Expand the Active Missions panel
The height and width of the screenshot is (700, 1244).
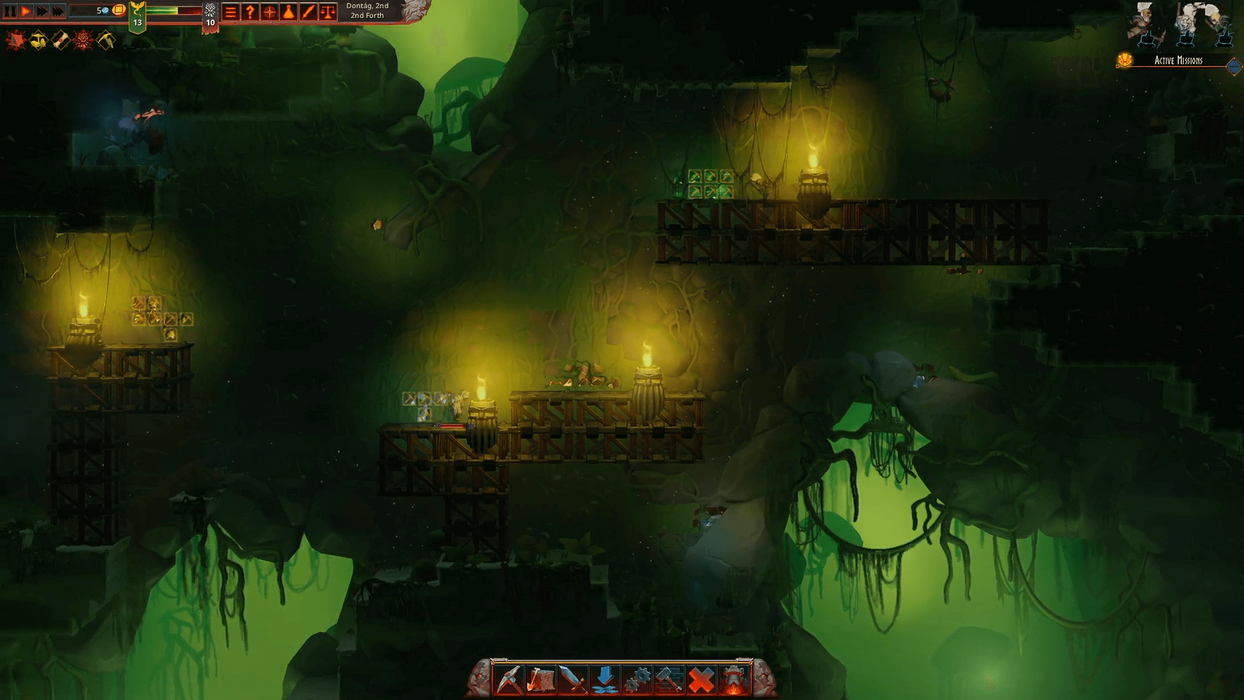(x=1233, y=66)
